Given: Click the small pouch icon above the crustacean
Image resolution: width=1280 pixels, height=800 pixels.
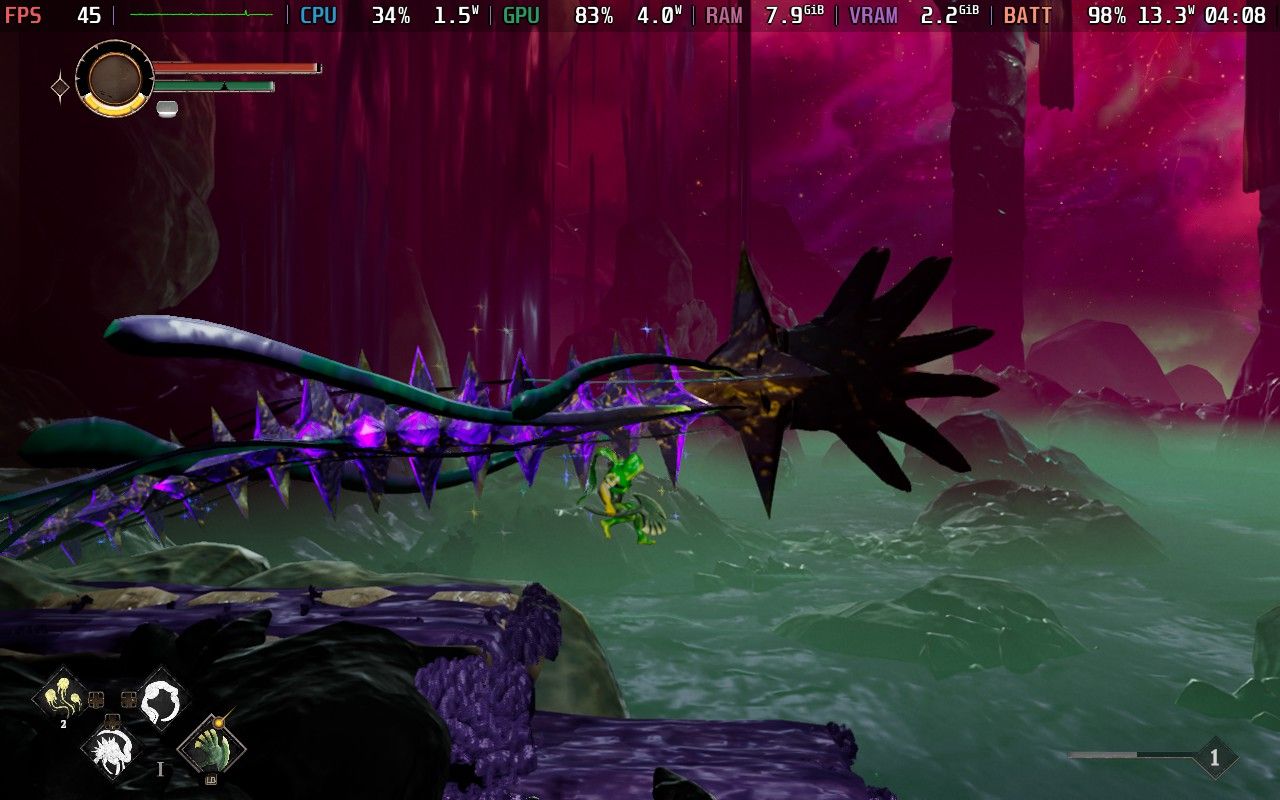Looking at the screenshot, I should click(113, 721).
